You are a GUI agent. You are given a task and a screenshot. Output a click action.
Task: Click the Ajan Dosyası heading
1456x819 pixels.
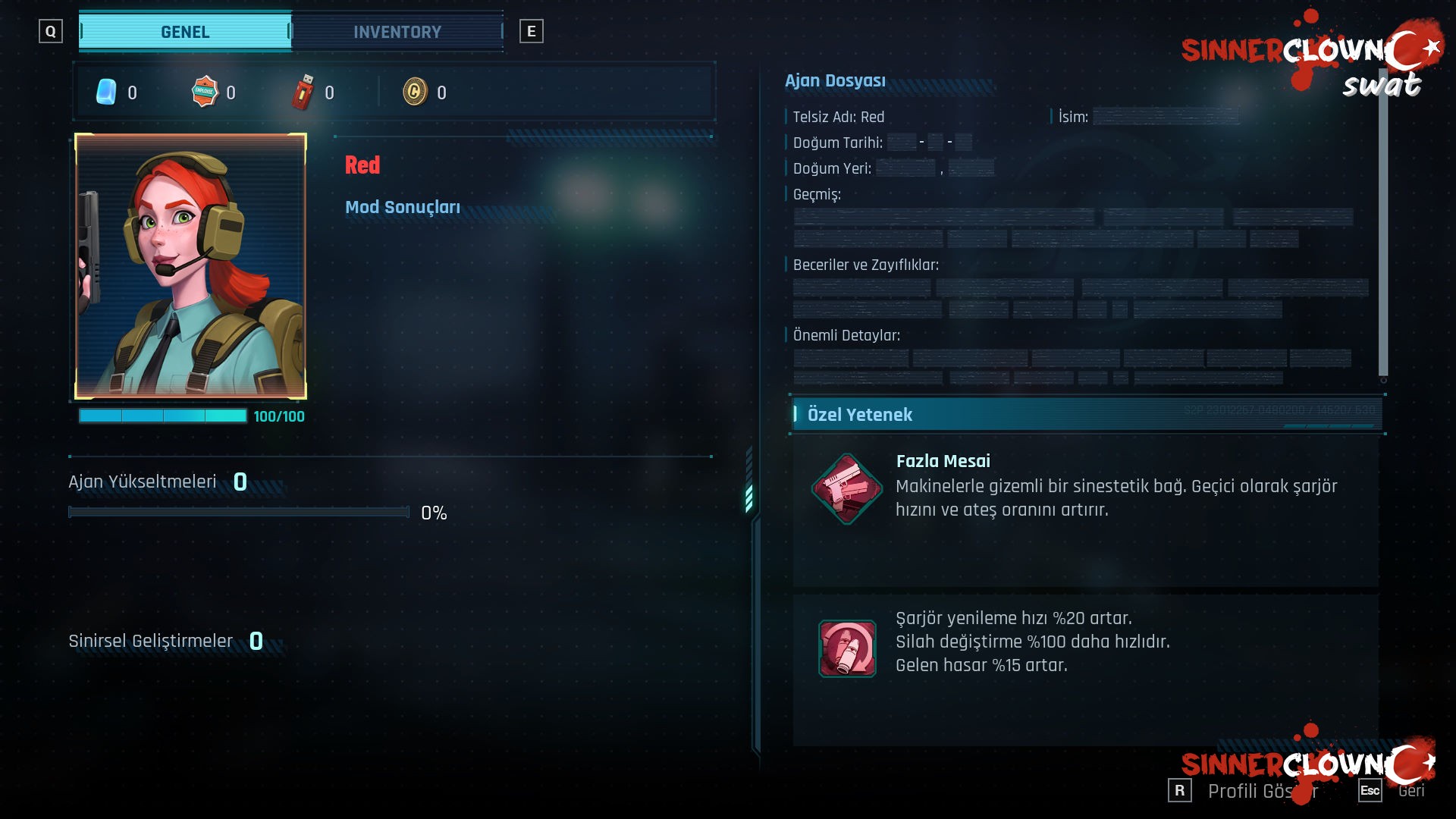835,80
